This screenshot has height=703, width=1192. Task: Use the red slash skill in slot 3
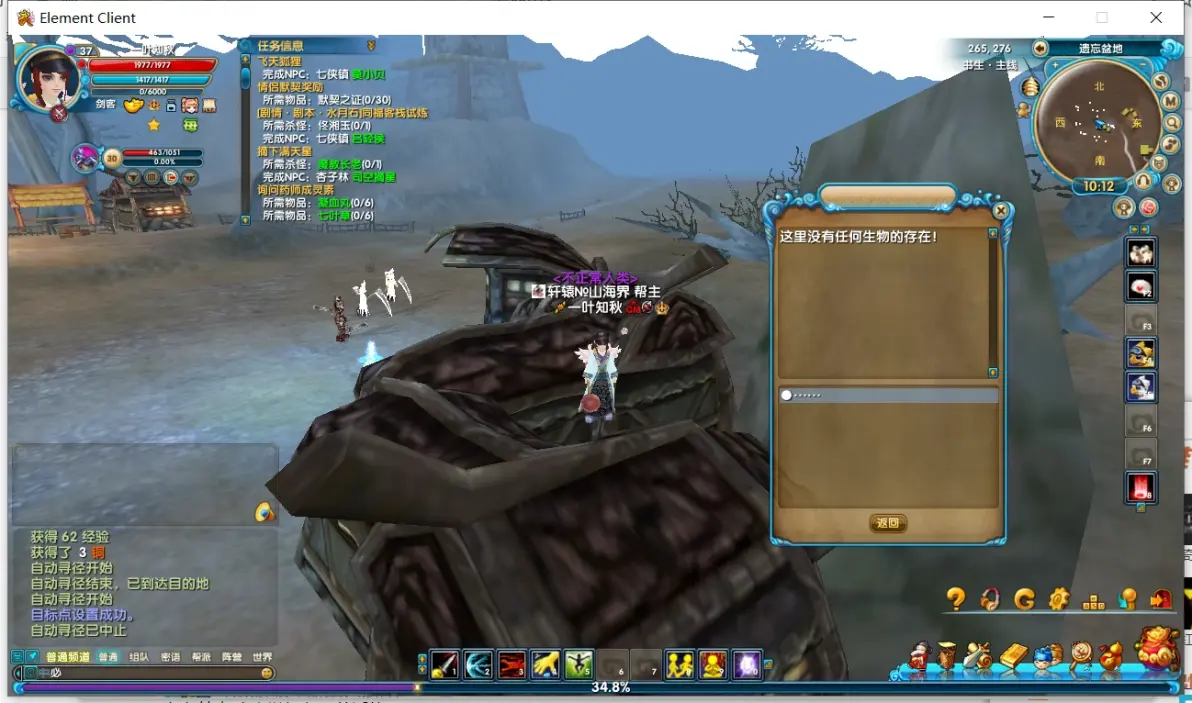pyautogui.click(x=512, y=664)
